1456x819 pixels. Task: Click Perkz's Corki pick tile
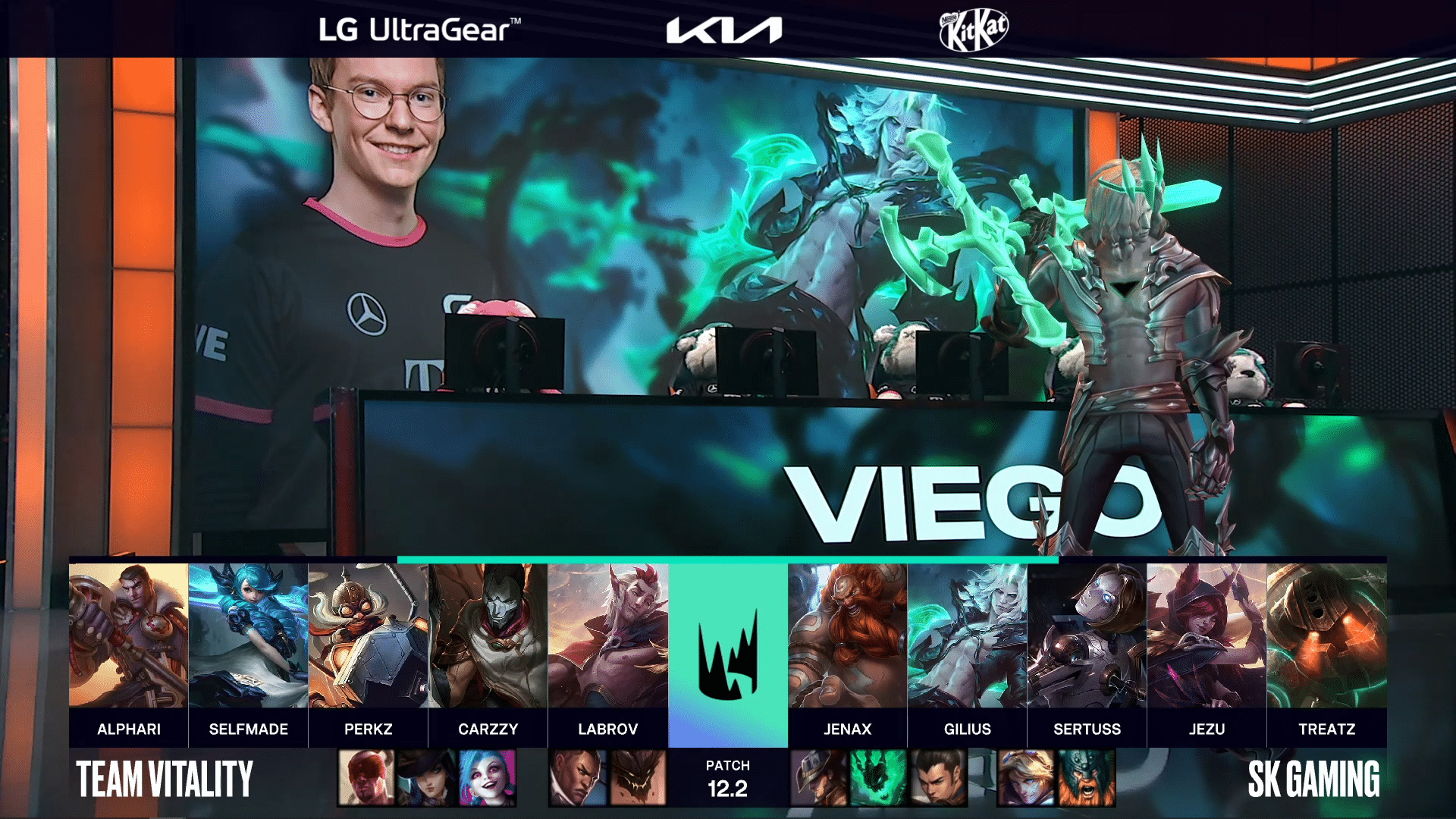[x=368, y=635]
